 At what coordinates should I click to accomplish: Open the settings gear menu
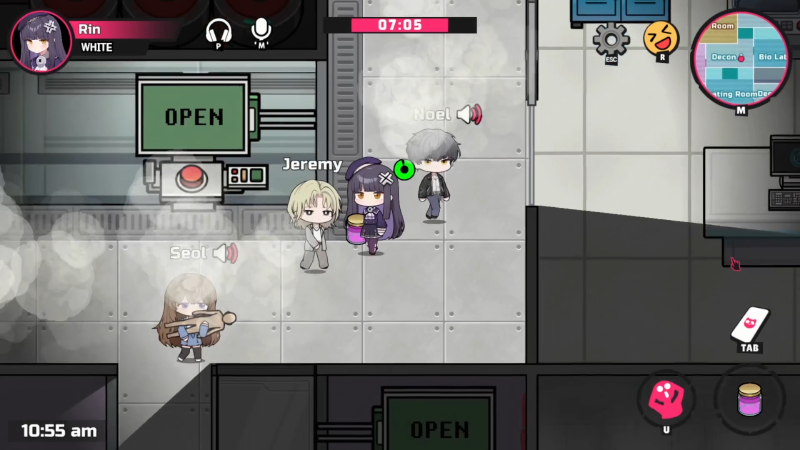click(610, 39)
